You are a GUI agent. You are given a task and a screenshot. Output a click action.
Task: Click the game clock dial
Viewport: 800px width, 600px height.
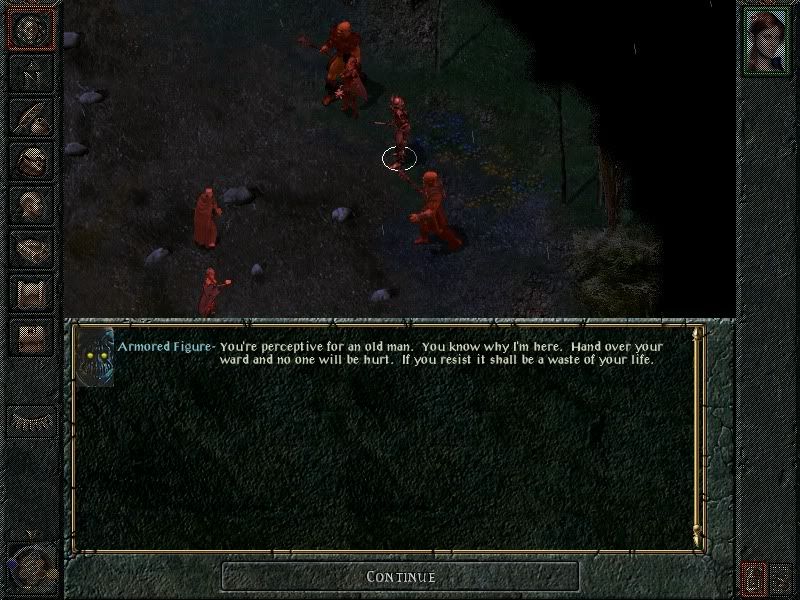tap(28, 567)
